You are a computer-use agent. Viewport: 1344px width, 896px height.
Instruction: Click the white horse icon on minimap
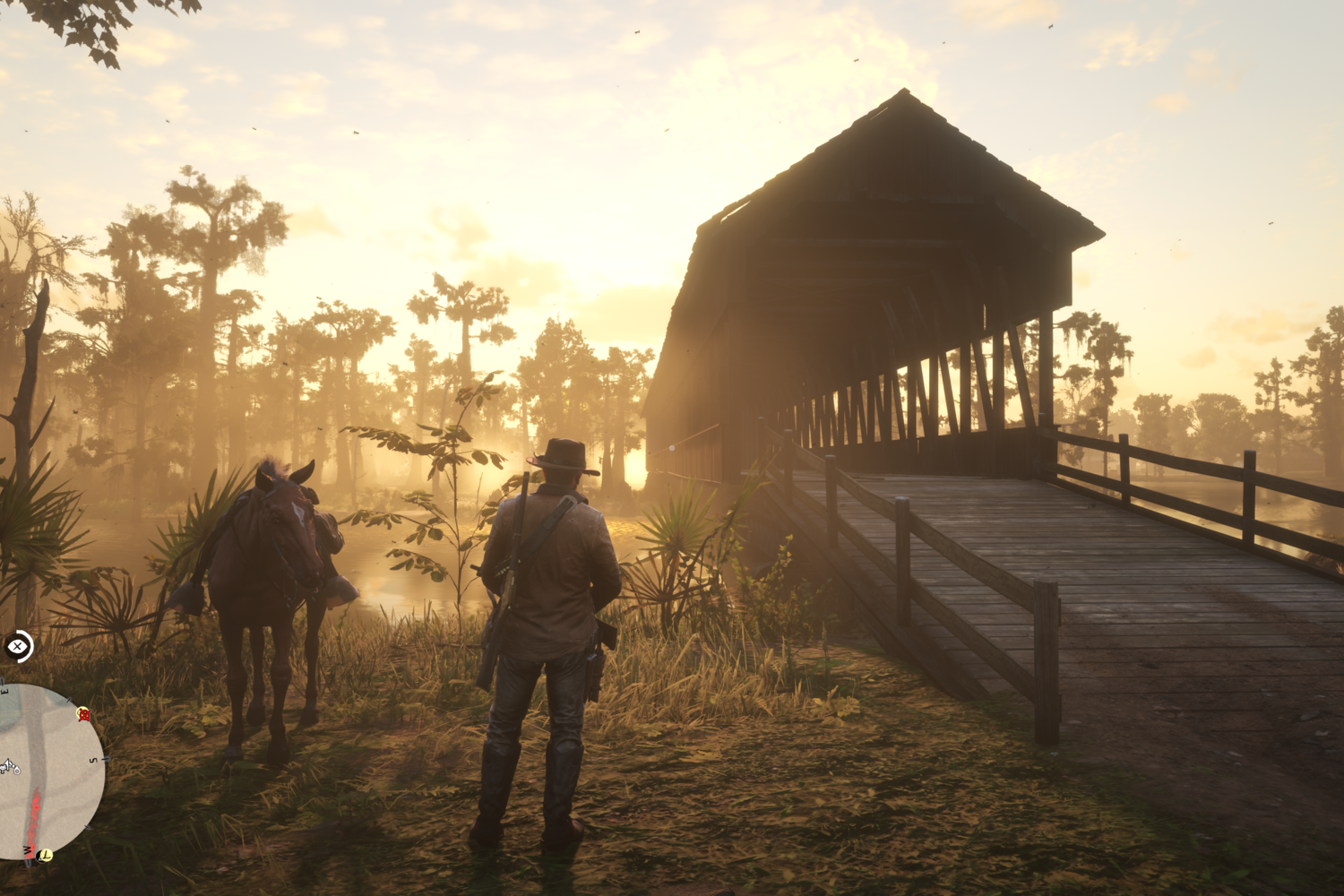coord(9,766)
